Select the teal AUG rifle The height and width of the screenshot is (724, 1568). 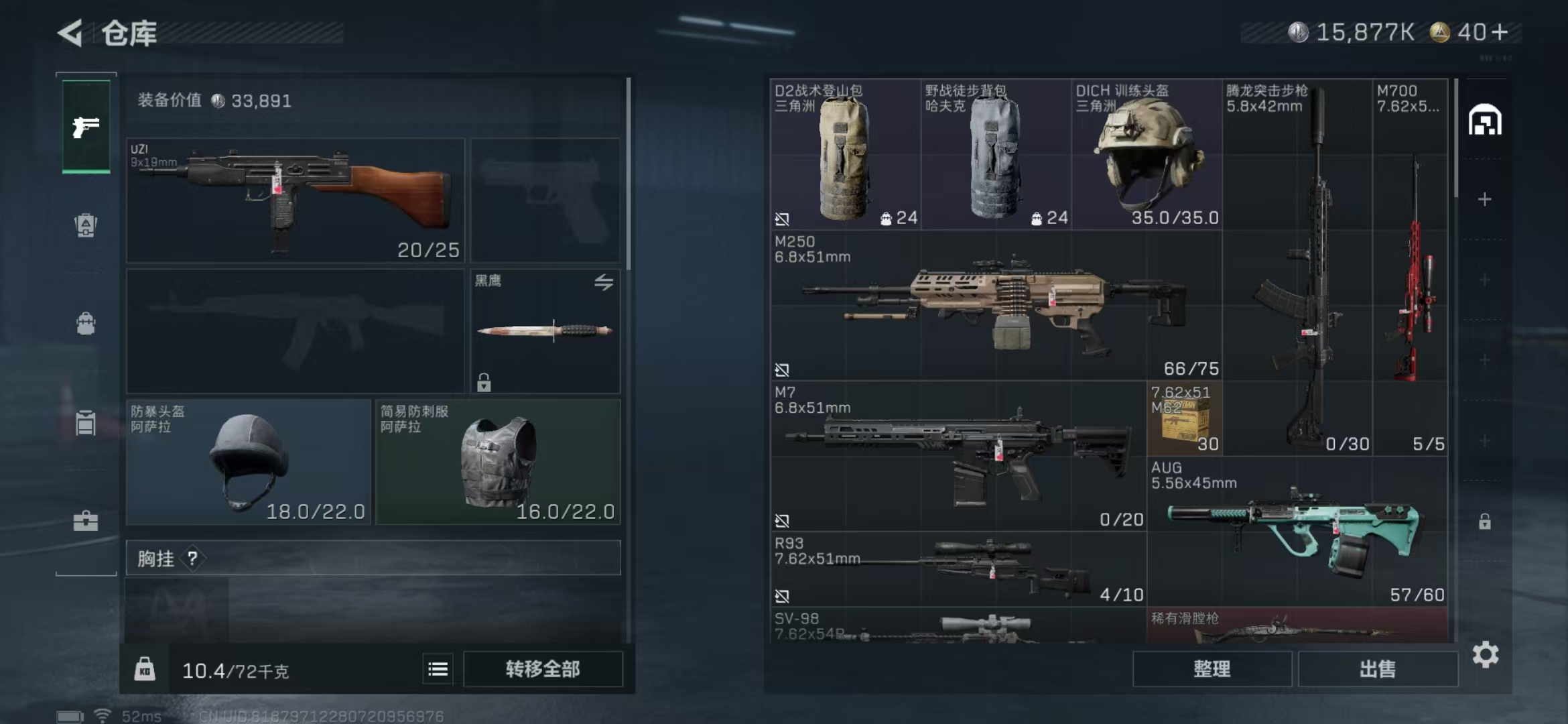coord(1297,532)
